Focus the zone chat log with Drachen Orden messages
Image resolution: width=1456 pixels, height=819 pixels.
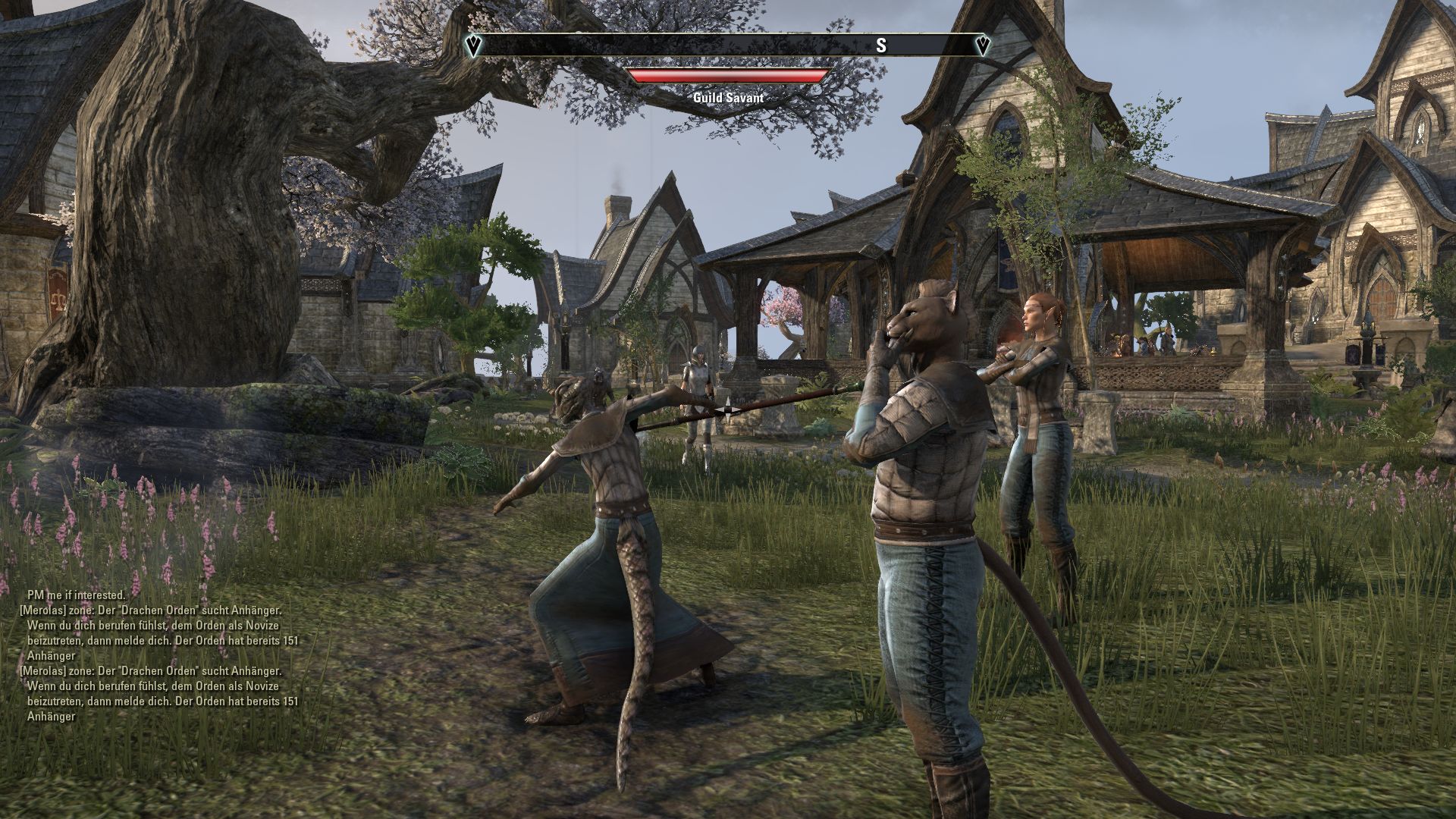pos(159,656)
